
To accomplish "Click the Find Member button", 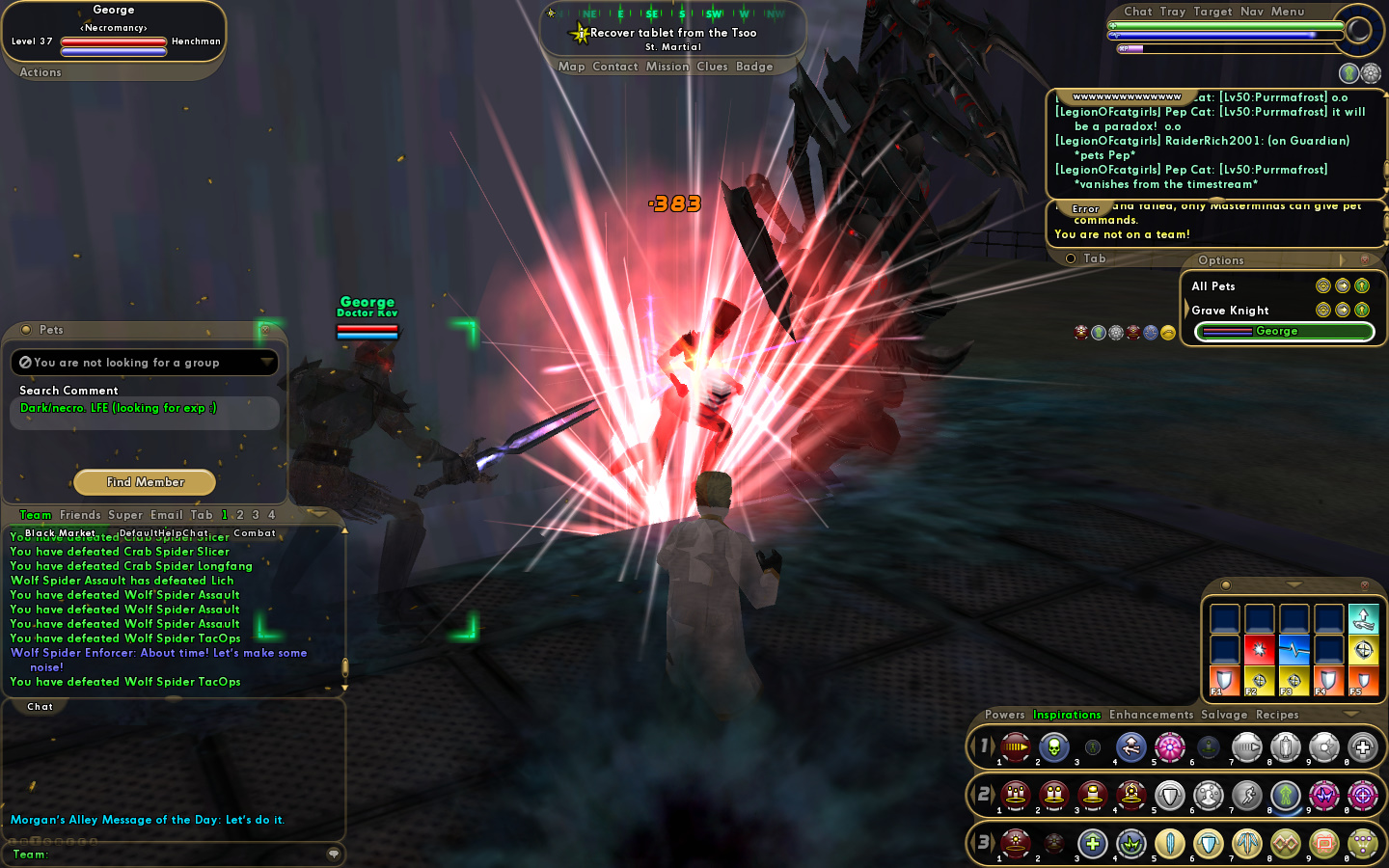I will tap(145, 482).
